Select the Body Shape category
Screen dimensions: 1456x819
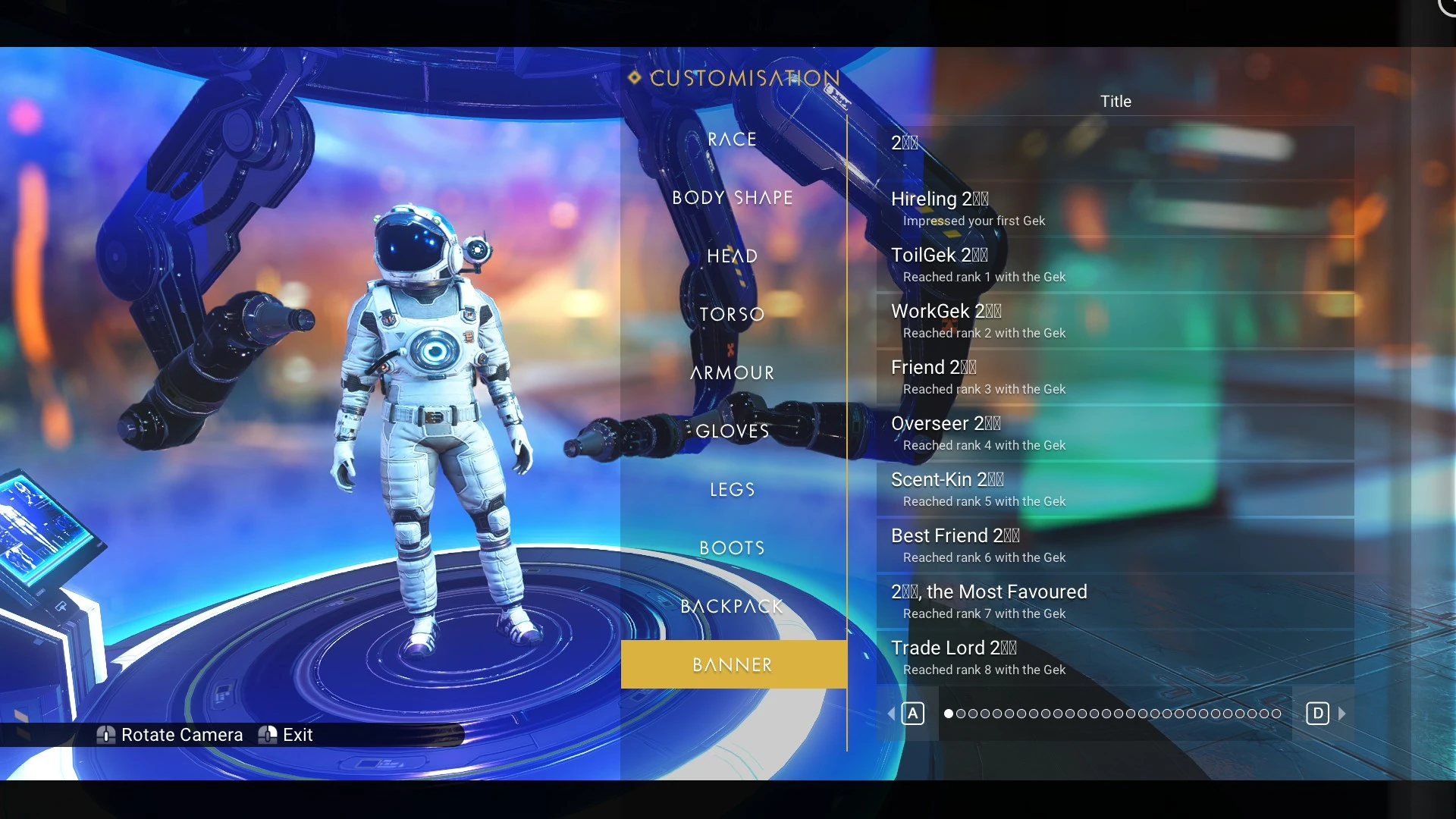732,198
